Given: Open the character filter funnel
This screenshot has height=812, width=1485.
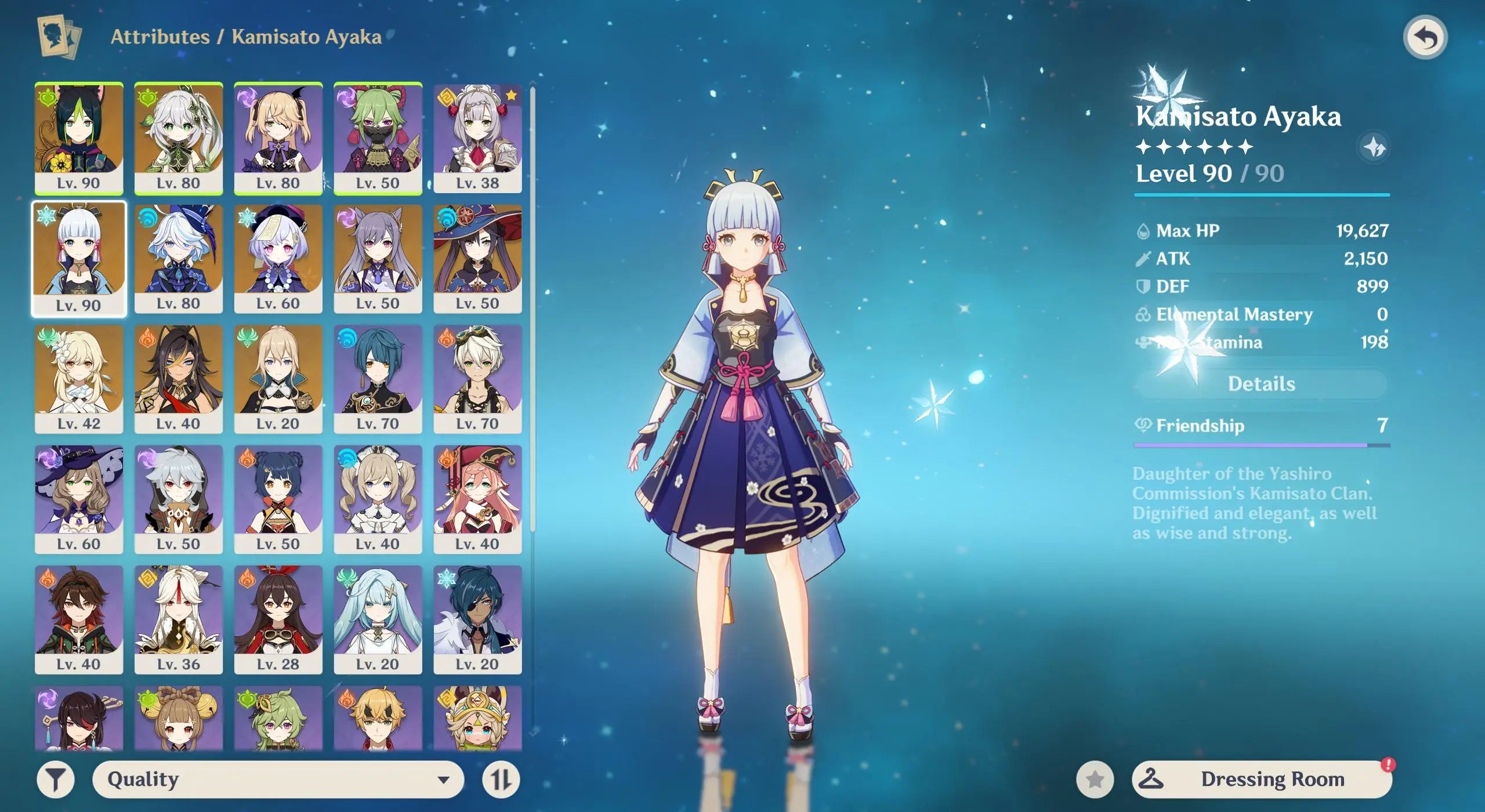Looking at the screenshot, I should click(56, 779).
